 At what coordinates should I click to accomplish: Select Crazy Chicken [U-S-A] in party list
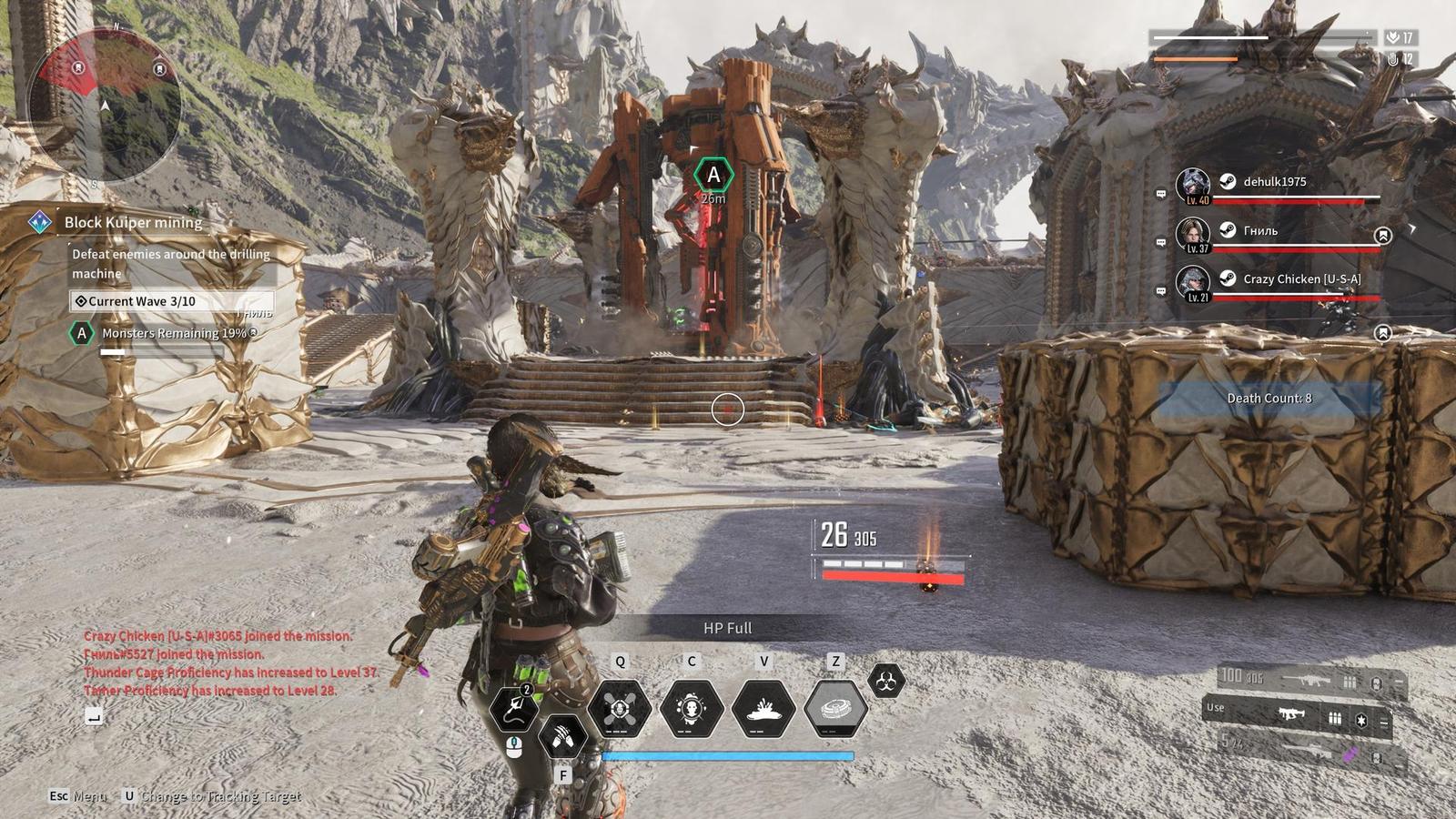(1301, 279)
